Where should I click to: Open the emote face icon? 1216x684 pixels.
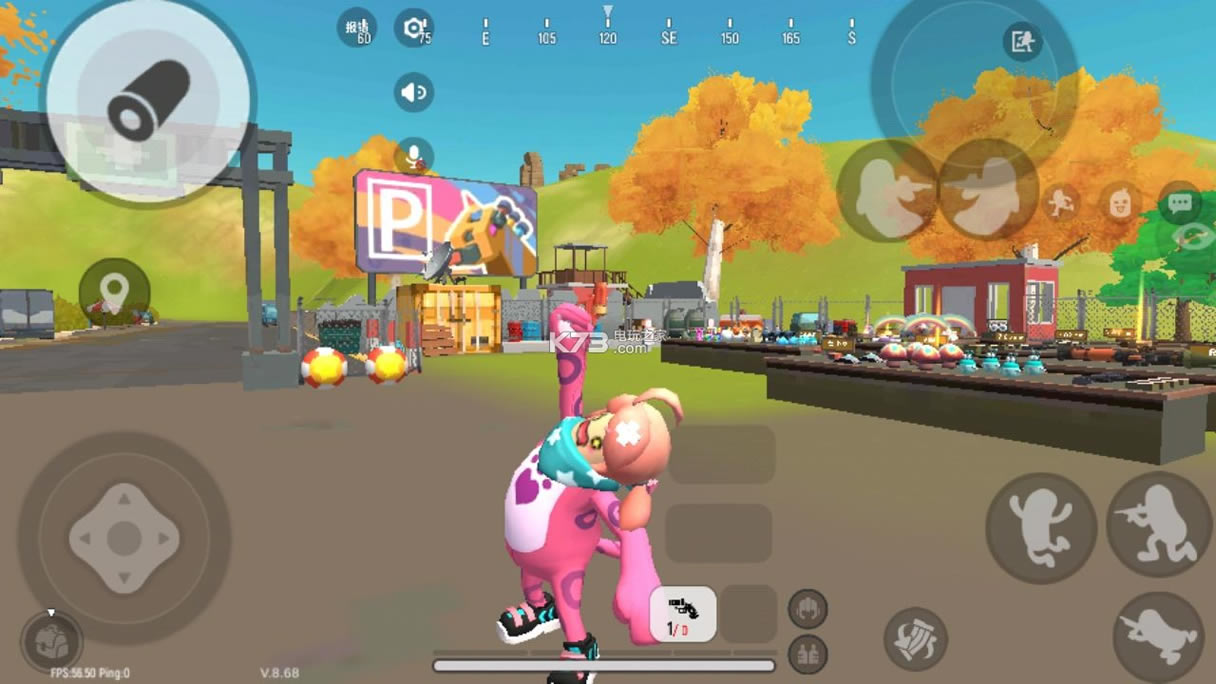[1121, 203]
